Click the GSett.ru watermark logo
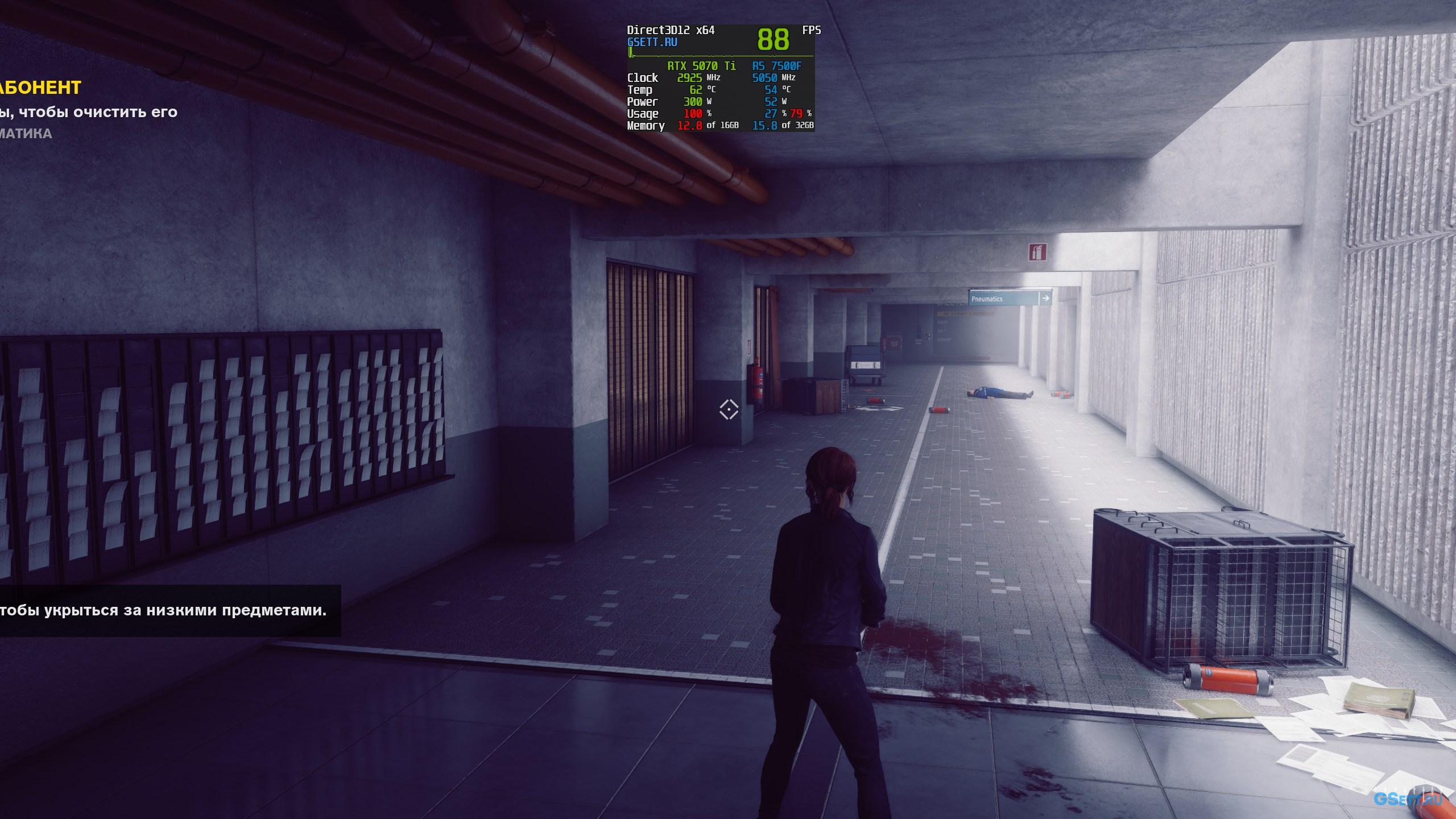This screenshot has height=819, width=1456. pyautogui.click(x=1407, y=799)
